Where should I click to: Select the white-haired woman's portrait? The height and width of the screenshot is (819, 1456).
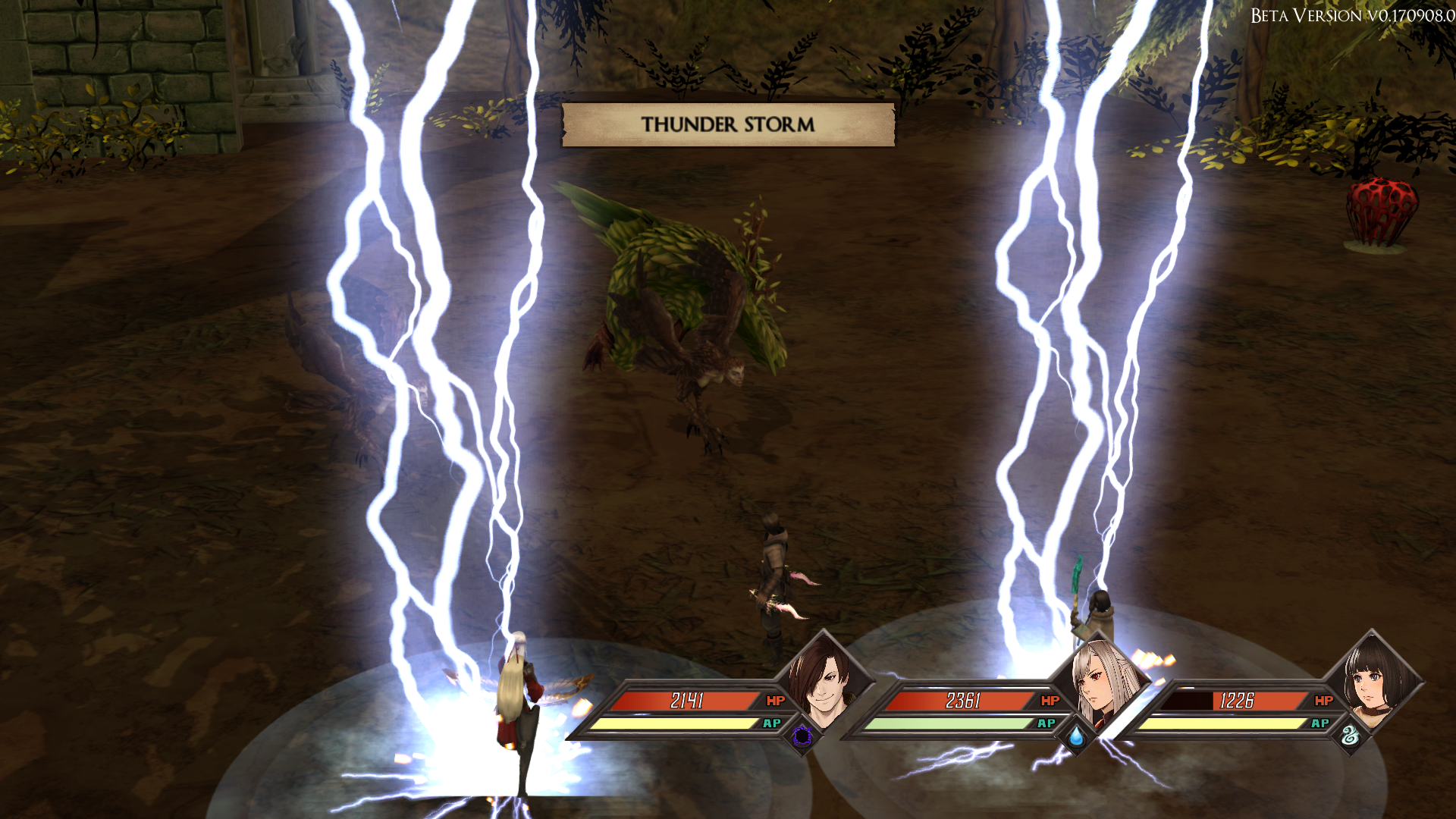point(1097,679)
